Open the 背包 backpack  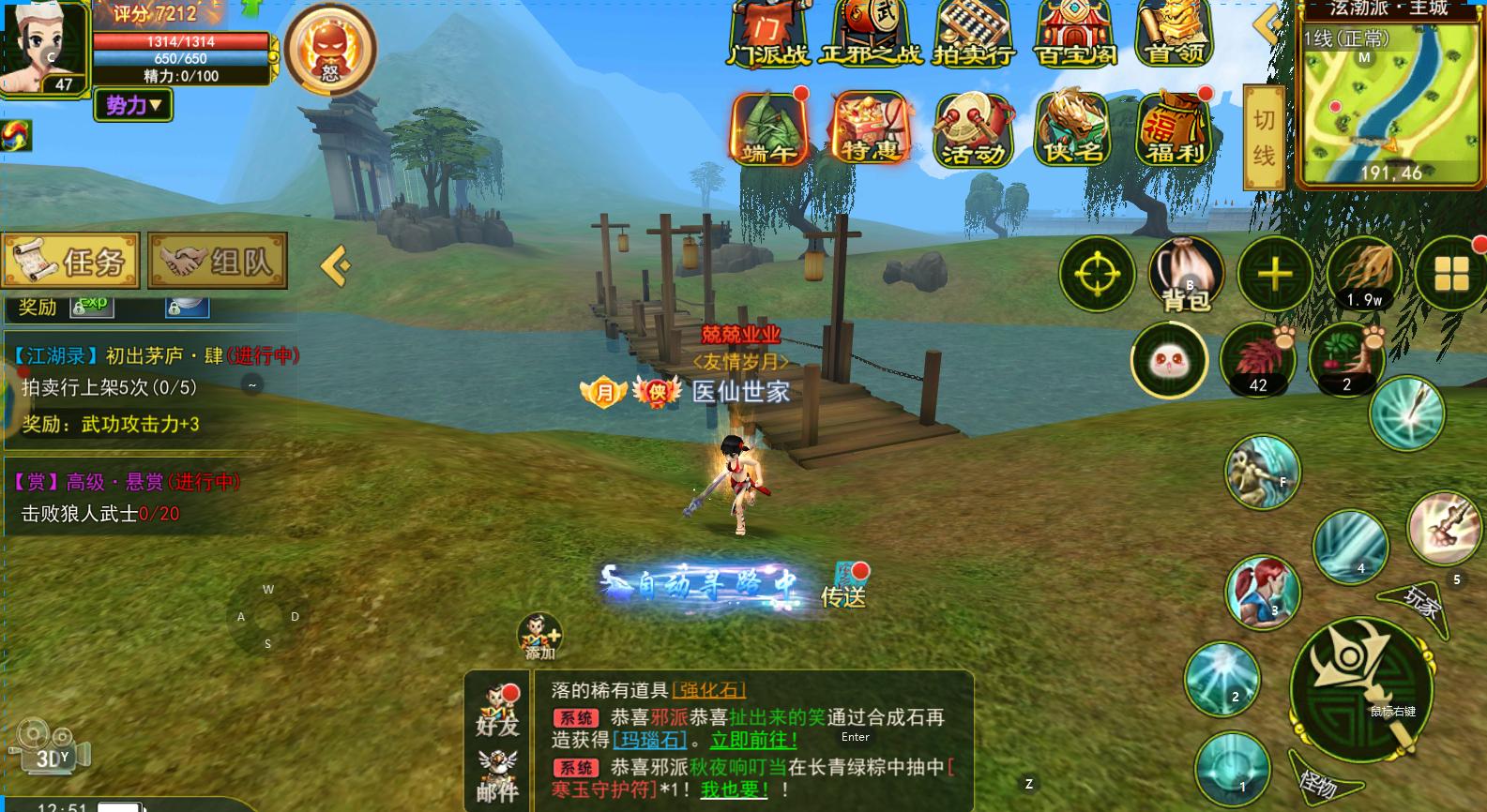click(1186, 275)
